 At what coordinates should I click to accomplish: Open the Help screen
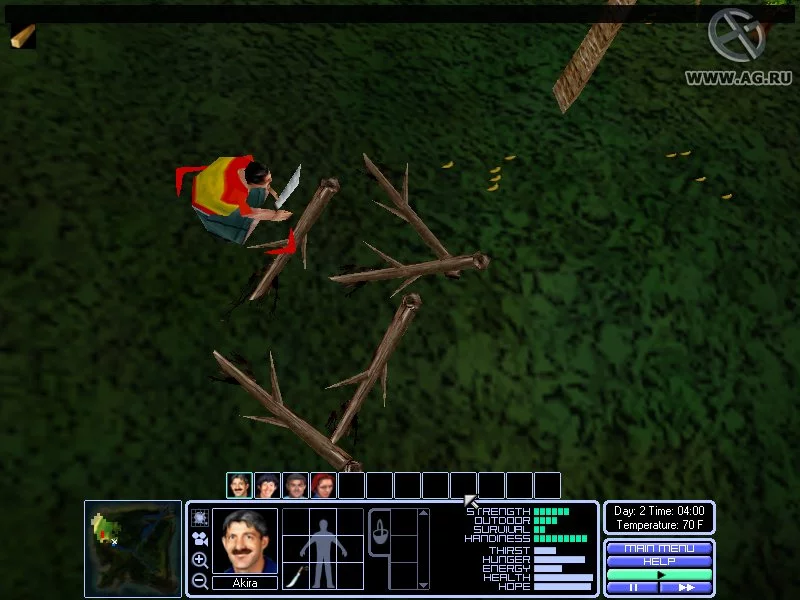pyautogui.click(x=659, y=561)
